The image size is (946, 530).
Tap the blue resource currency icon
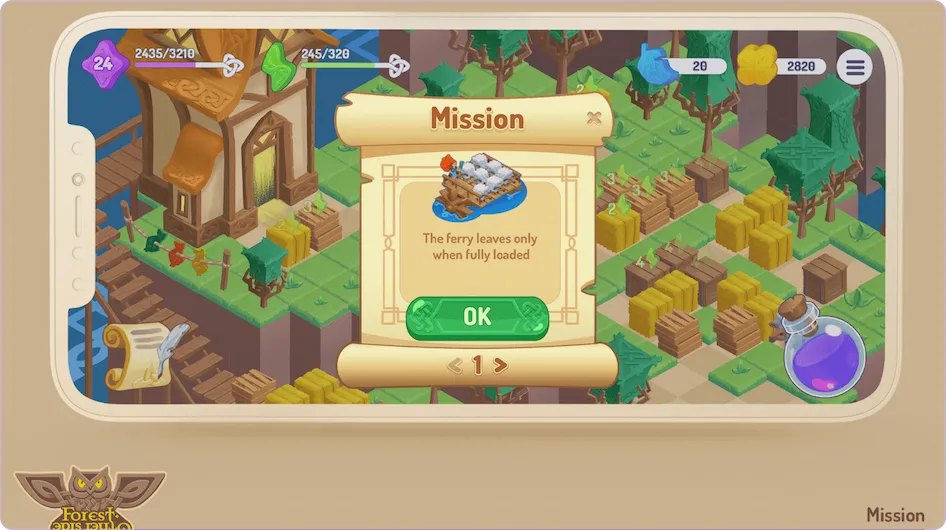(x=654, y=66)
